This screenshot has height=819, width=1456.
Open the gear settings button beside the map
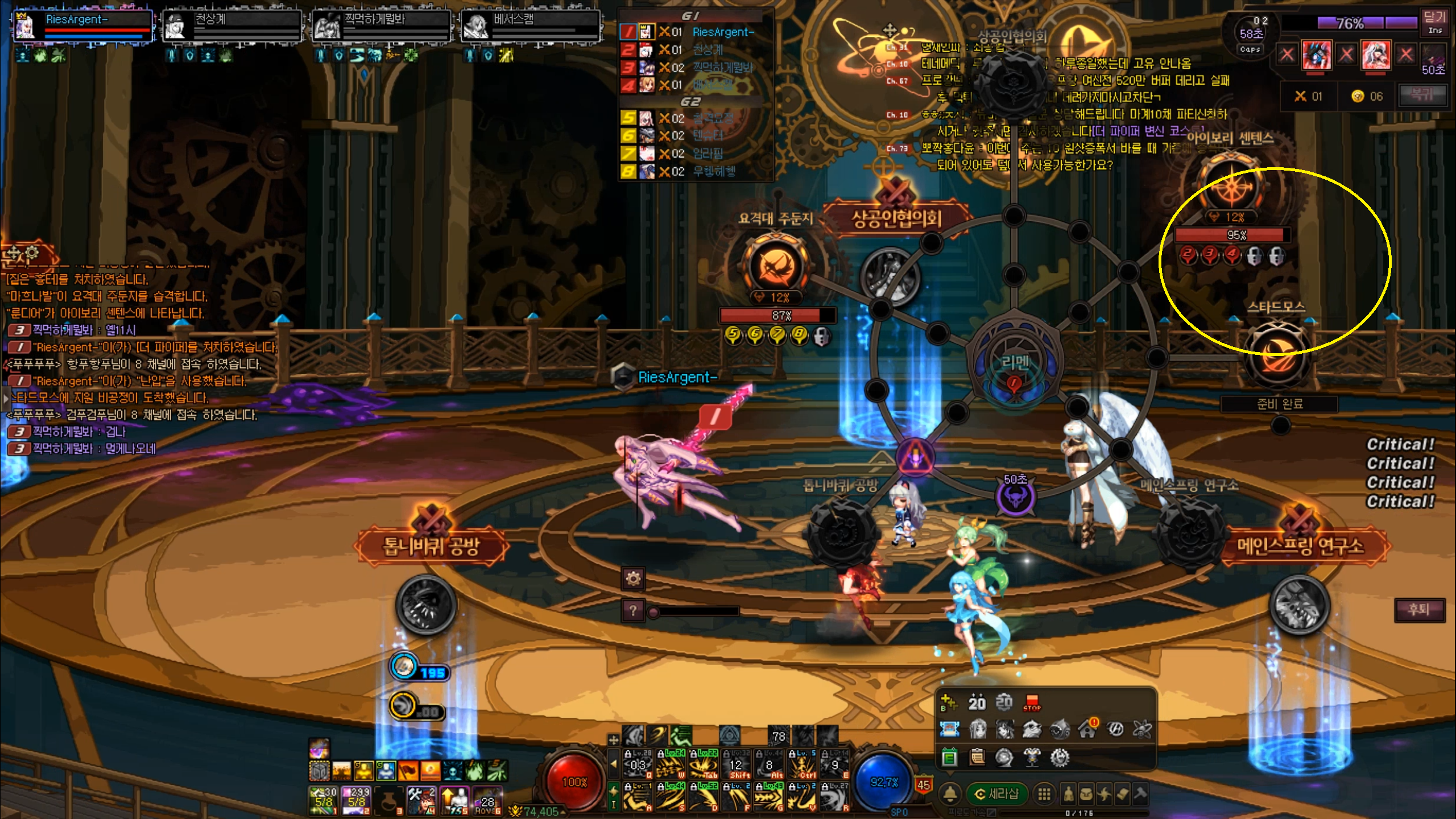click(633, 579)
